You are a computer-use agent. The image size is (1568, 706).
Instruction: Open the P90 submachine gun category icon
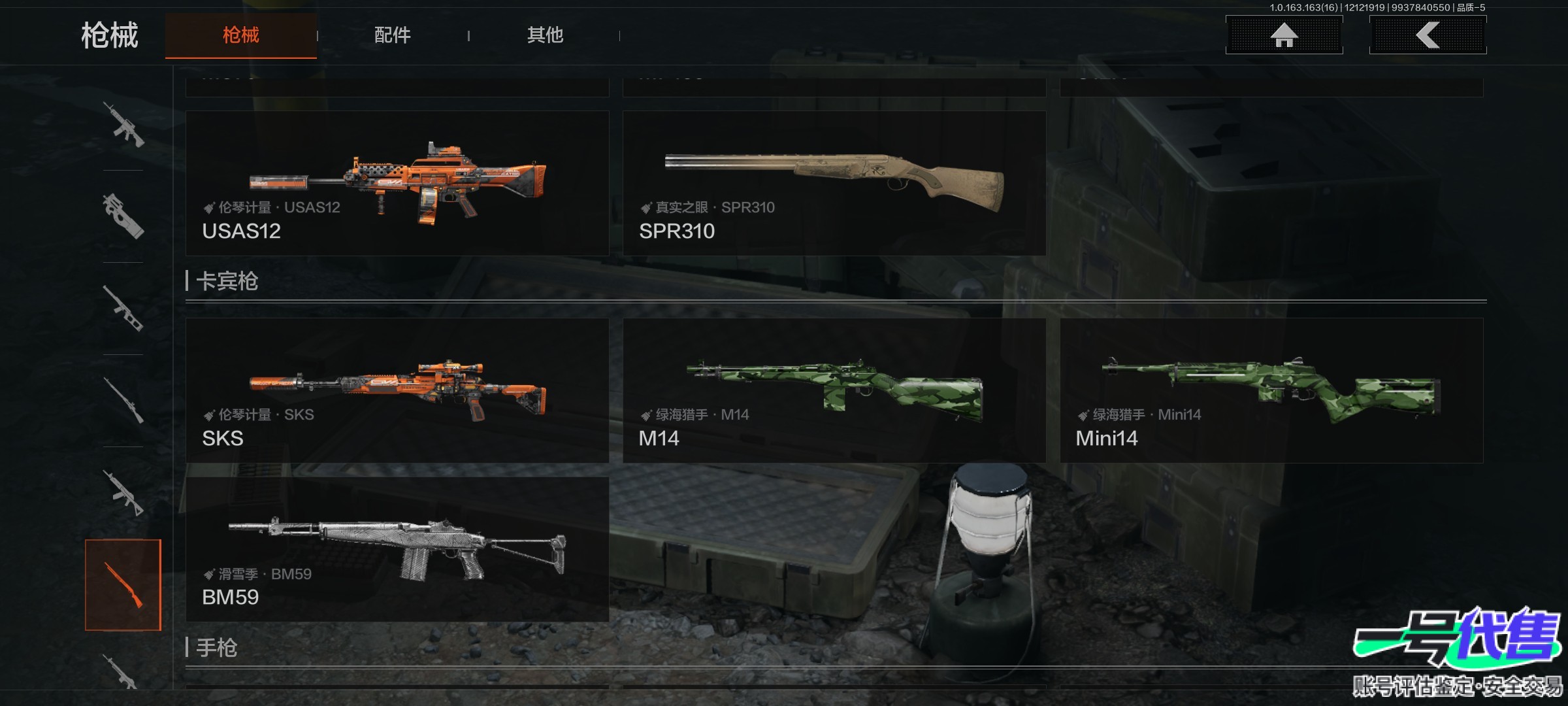(123, 216)
